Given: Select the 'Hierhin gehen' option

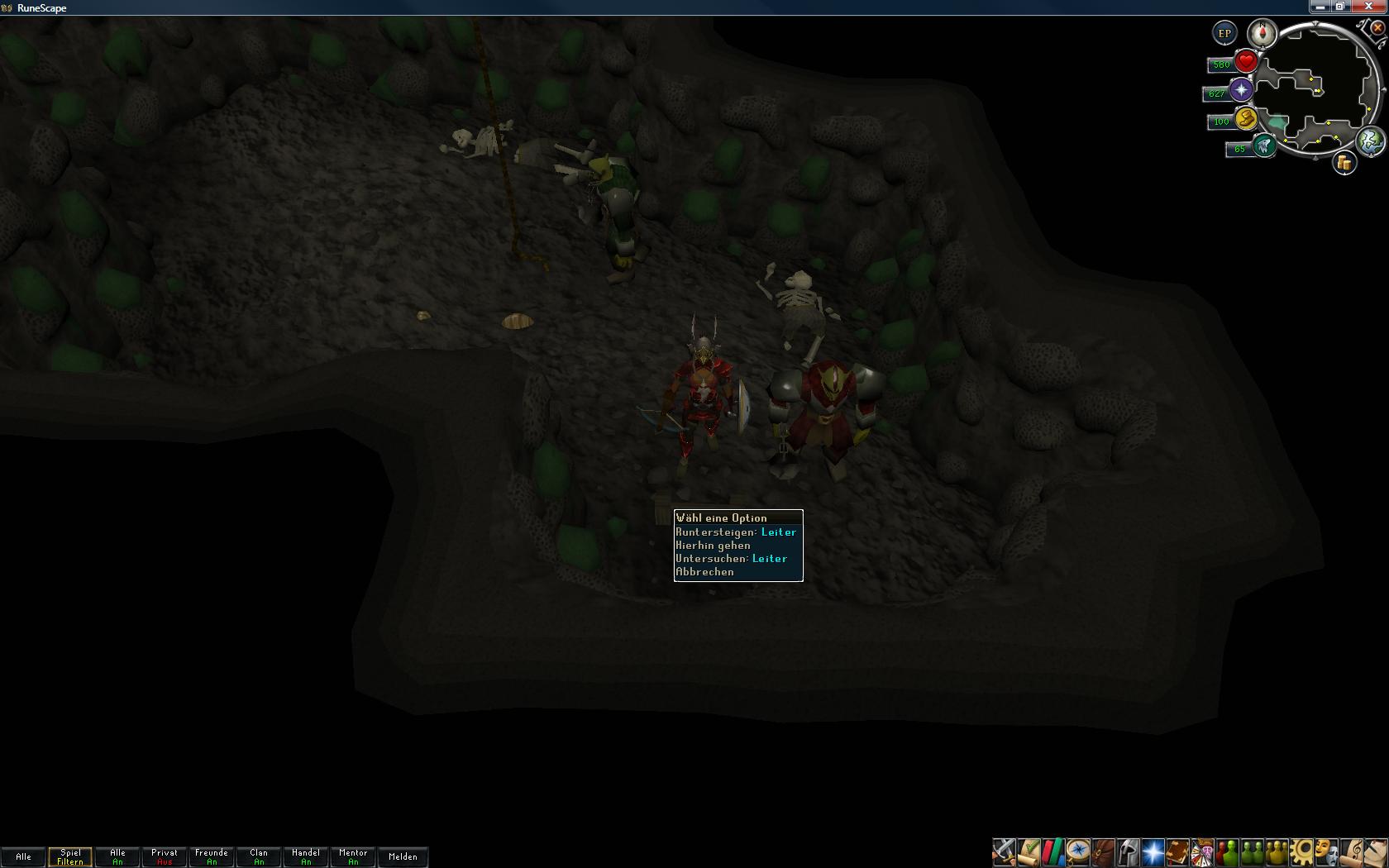Looking at the screenshot, I should tap(713, 546).
